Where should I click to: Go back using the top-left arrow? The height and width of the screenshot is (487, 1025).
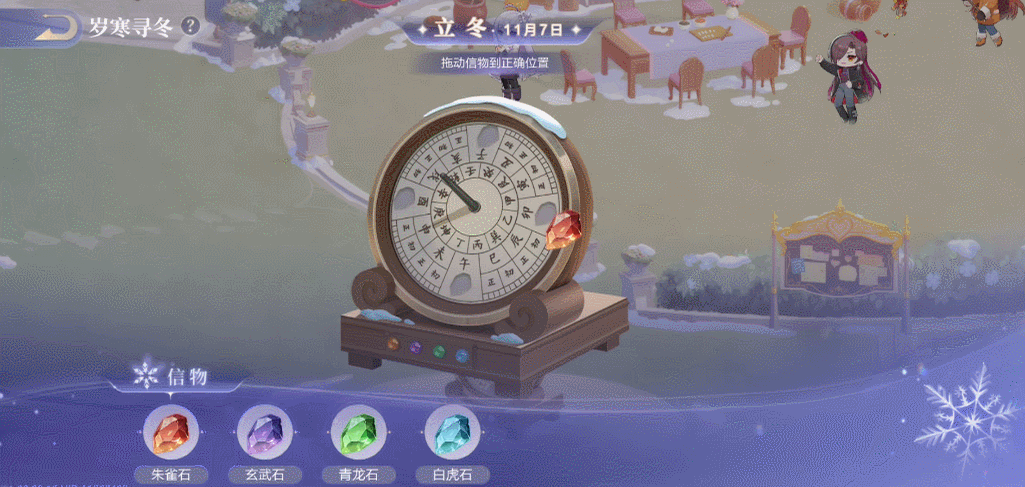[56, 27]
